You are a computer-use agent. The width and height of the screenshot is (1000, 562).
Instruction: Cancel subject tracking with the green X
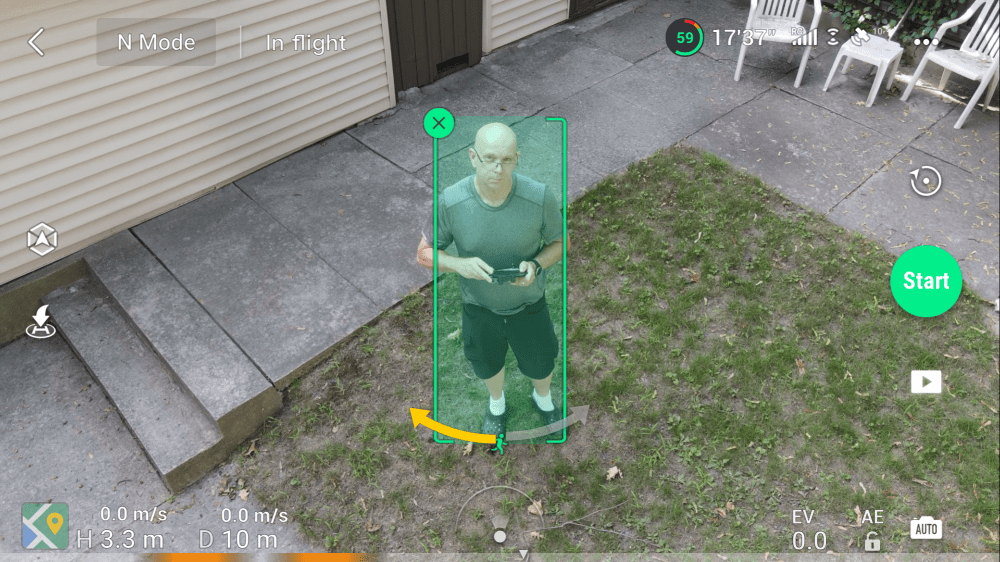(439, 124)
